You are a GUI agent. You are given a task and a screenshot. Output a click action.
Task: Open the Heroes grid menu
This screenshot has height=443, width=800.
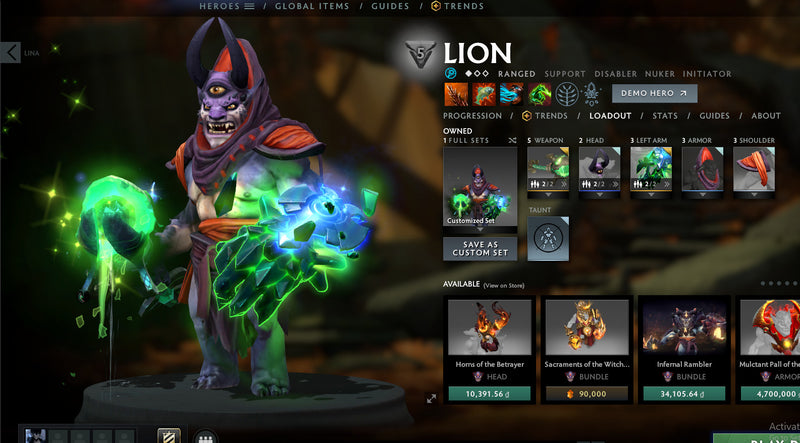(228, 6)
